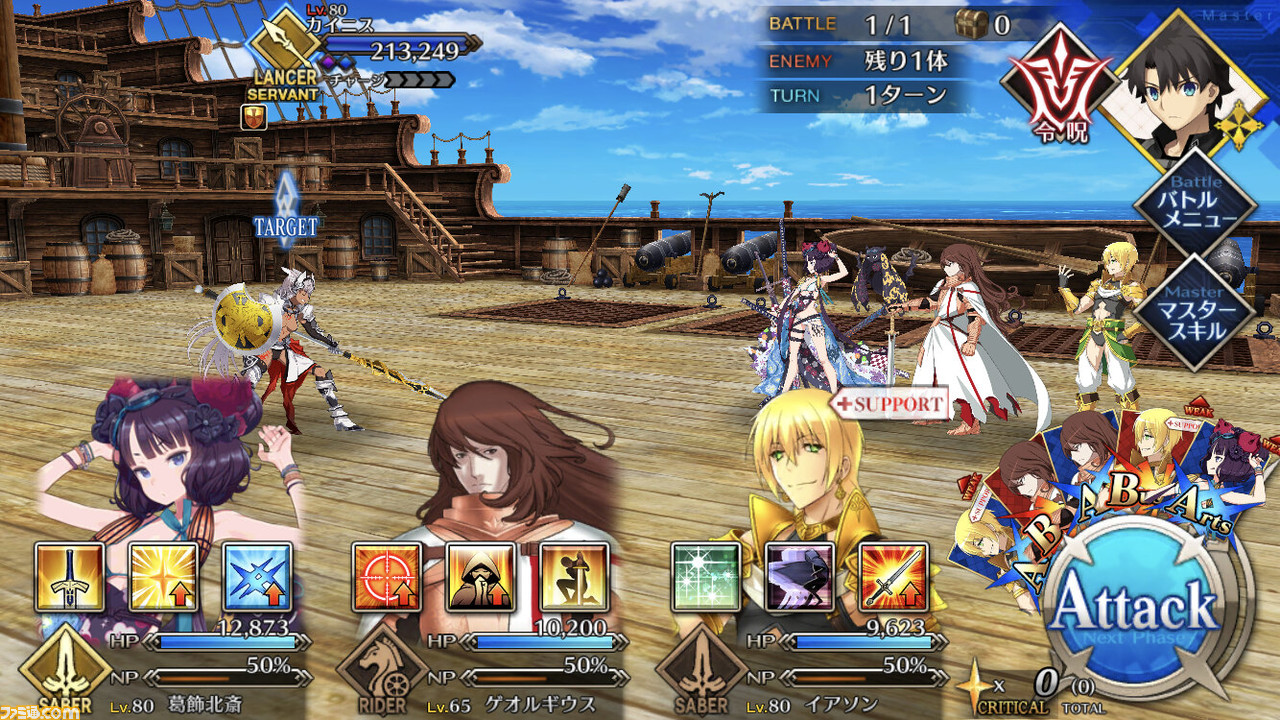The height and width of the screenshot is (720, 1280).
Task: Use Georgios's hooded figure skill
Action: 480,577
